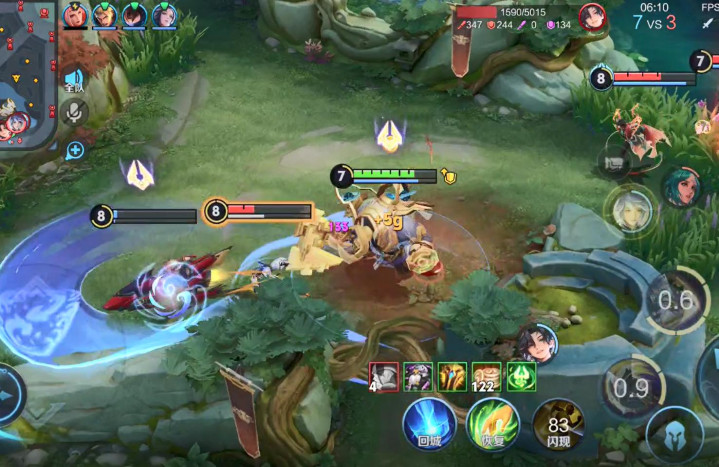This screenshot has height=467, width=719.
Task: Select the item slot showing 122
Action: 487,376
